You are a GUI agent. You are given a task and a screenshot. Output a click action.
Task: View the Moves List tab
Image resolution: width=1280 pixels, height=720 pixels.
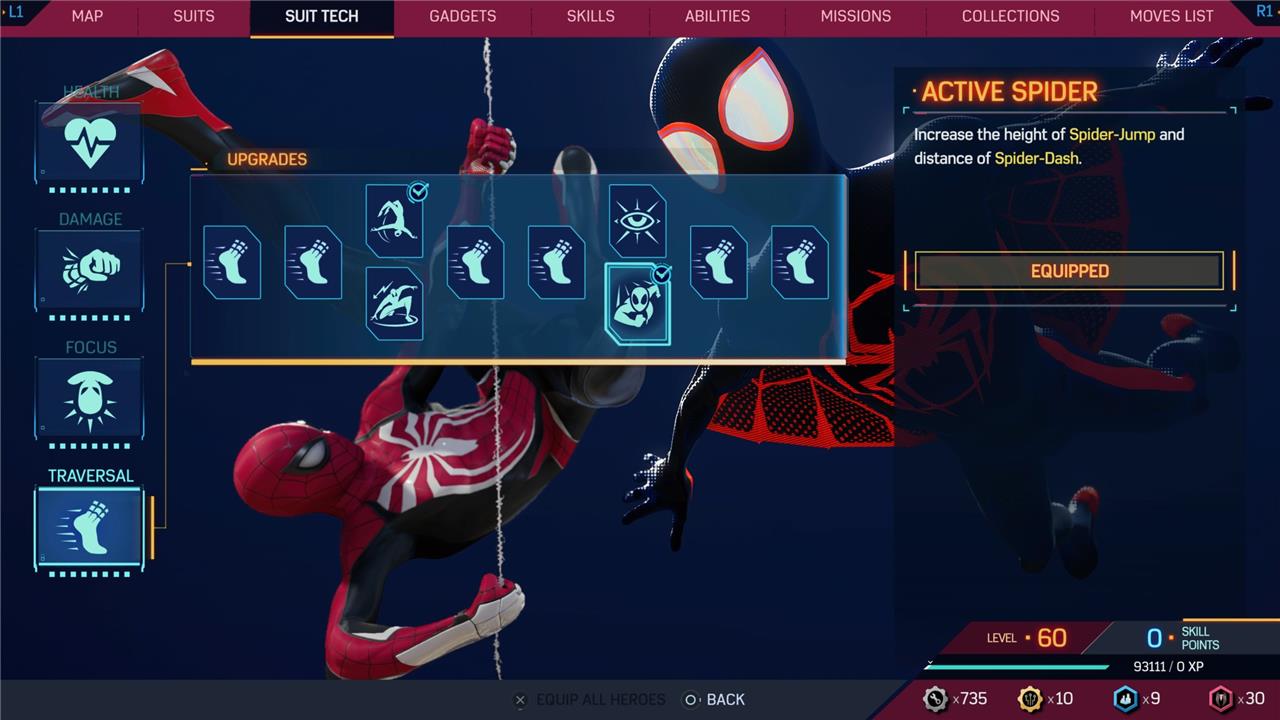[1171, 16]
